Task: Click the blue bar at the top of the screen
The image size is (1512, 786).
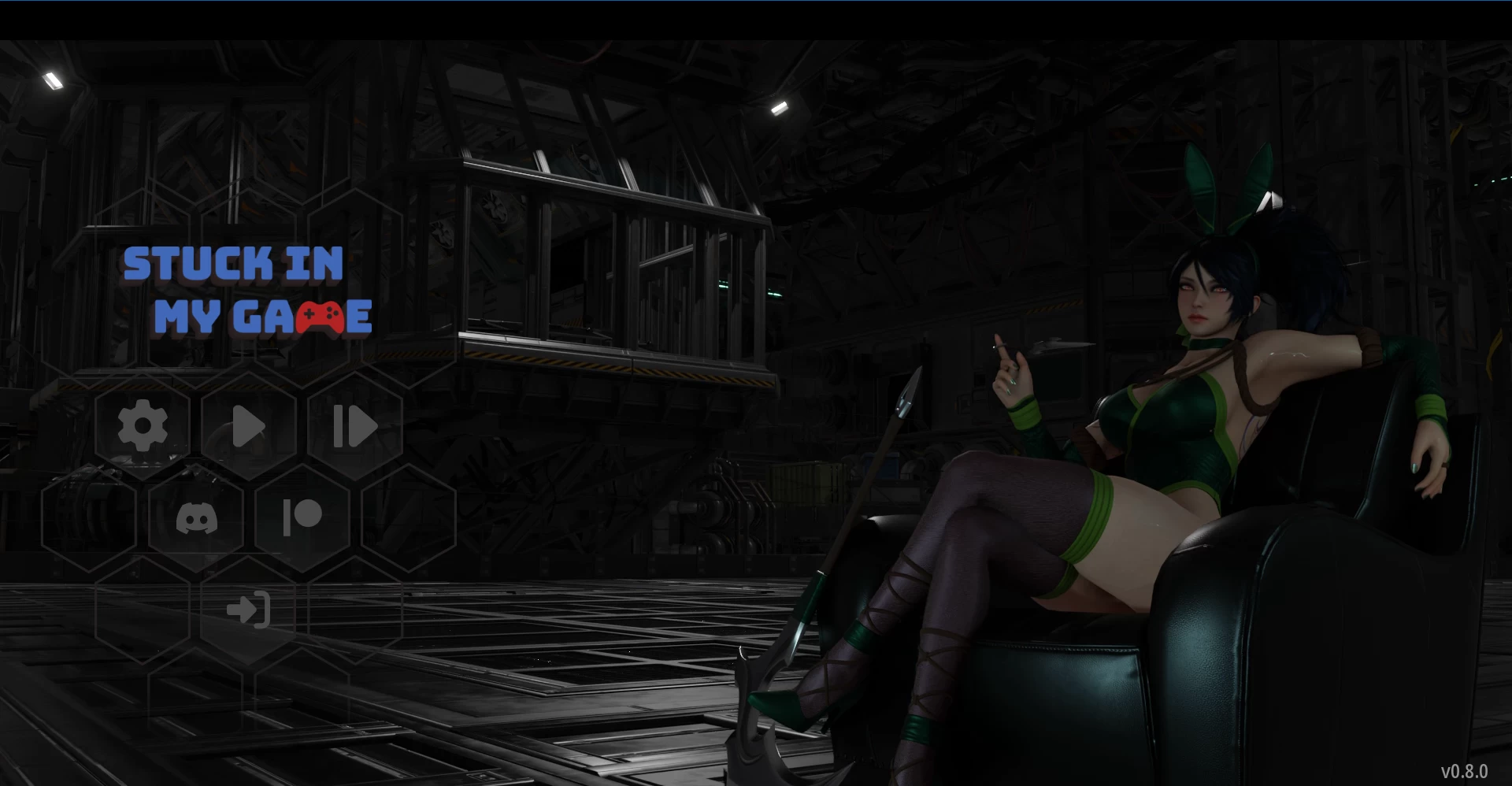Action: [x=756, y=4]
